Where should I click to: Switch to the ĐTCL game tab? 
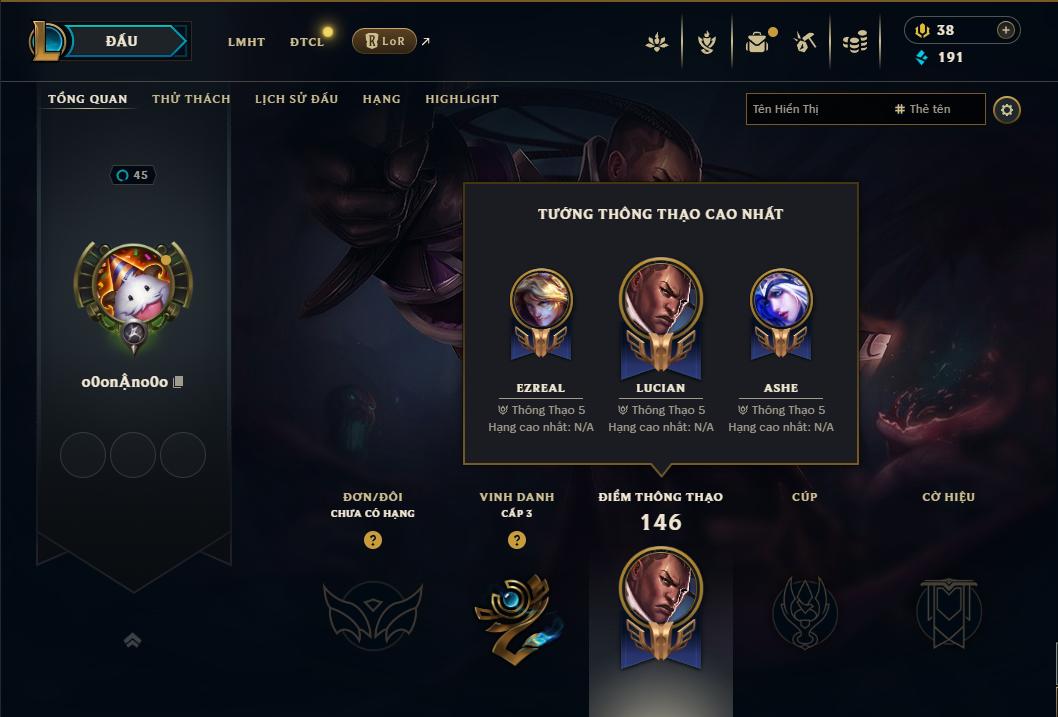[x=307, y=42]
